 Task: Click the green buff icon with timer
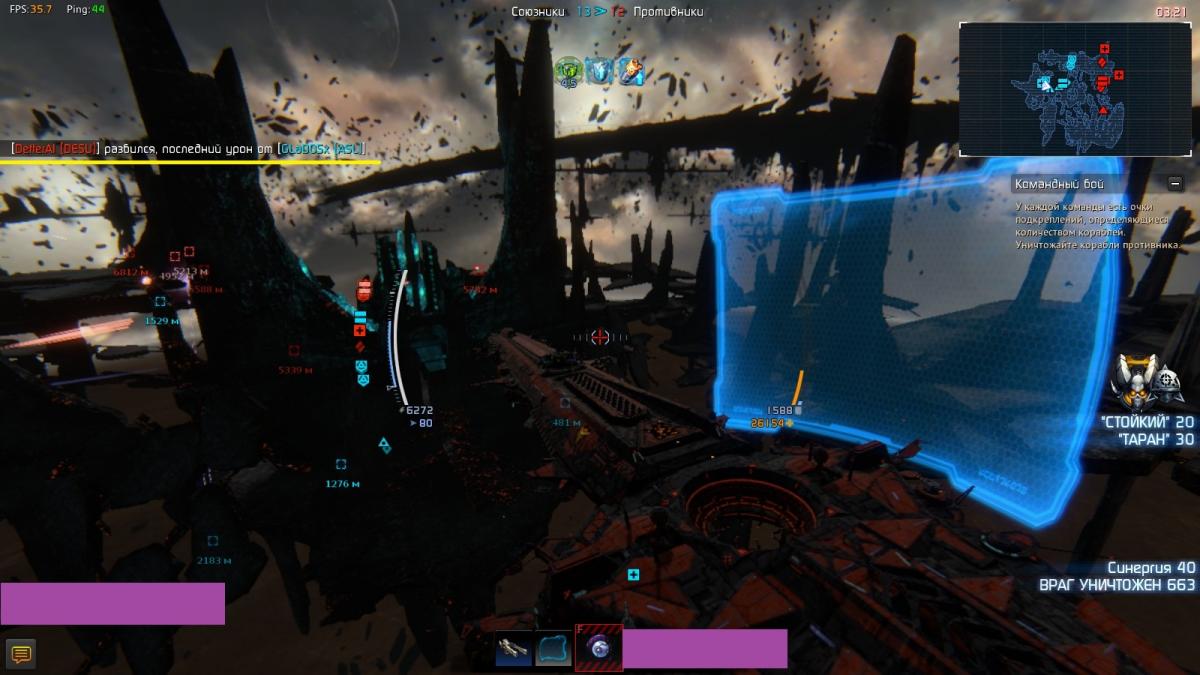[x=568, y=70]
